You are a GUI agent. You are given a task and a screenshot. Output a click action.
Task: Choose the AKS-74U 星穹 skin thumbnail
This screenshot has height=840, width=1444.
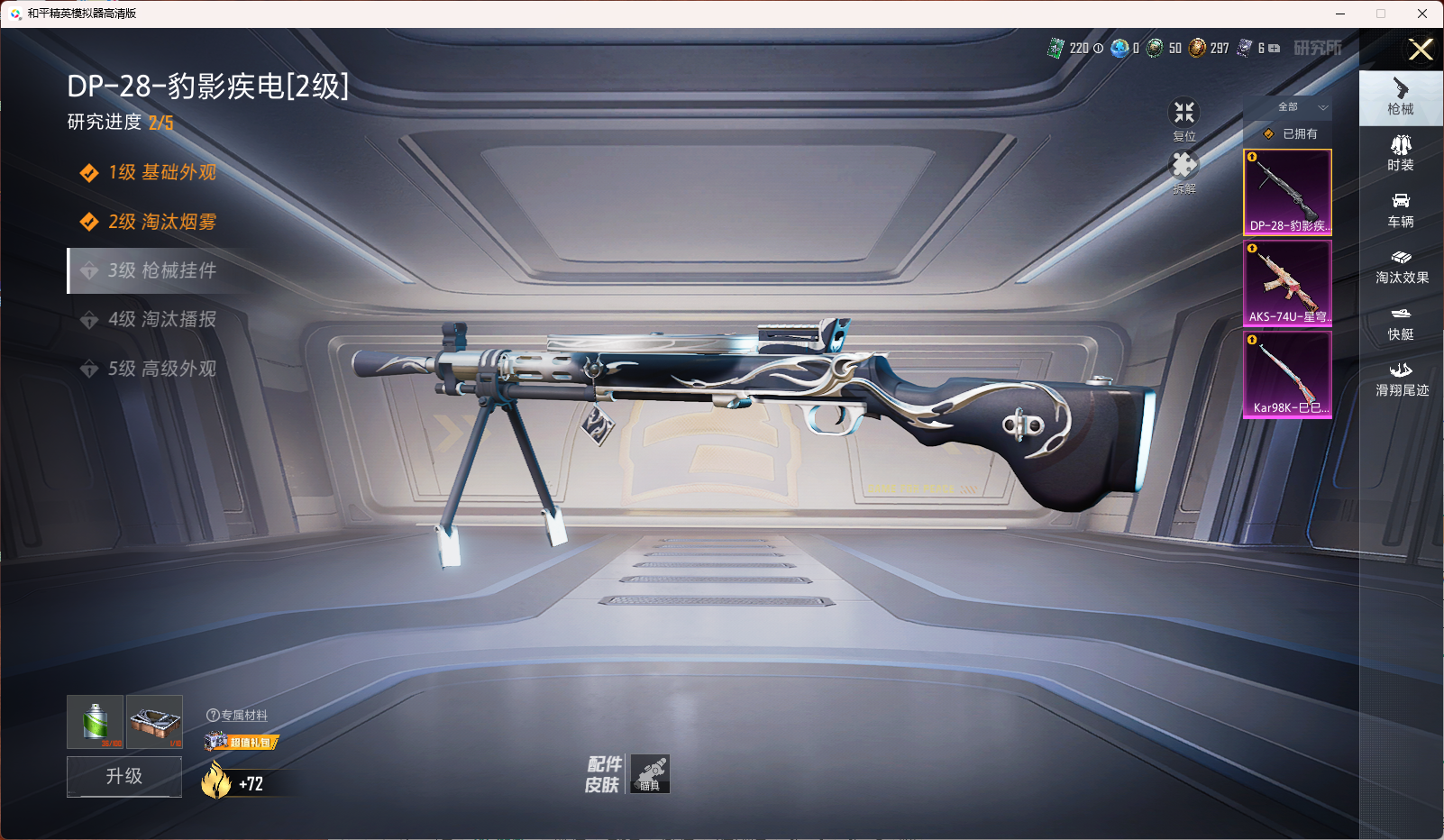click(x=1287, y=283)
